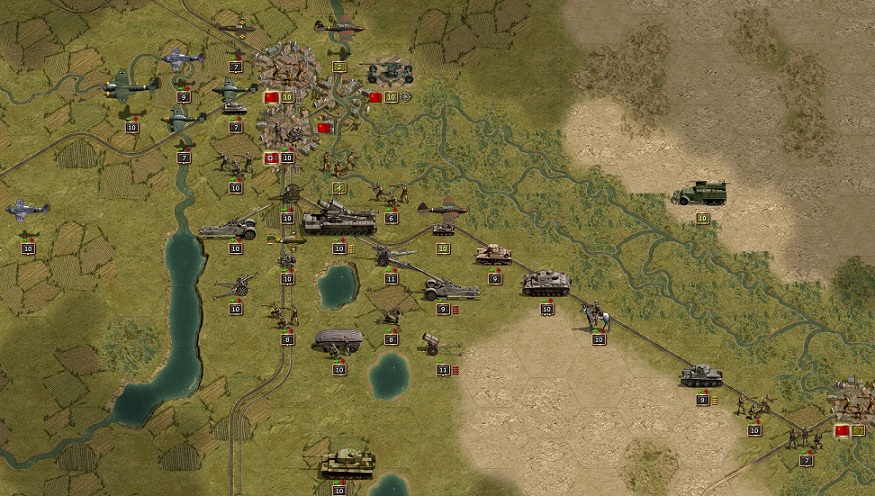Select the large twin-engine bomber

pos(130,86)
